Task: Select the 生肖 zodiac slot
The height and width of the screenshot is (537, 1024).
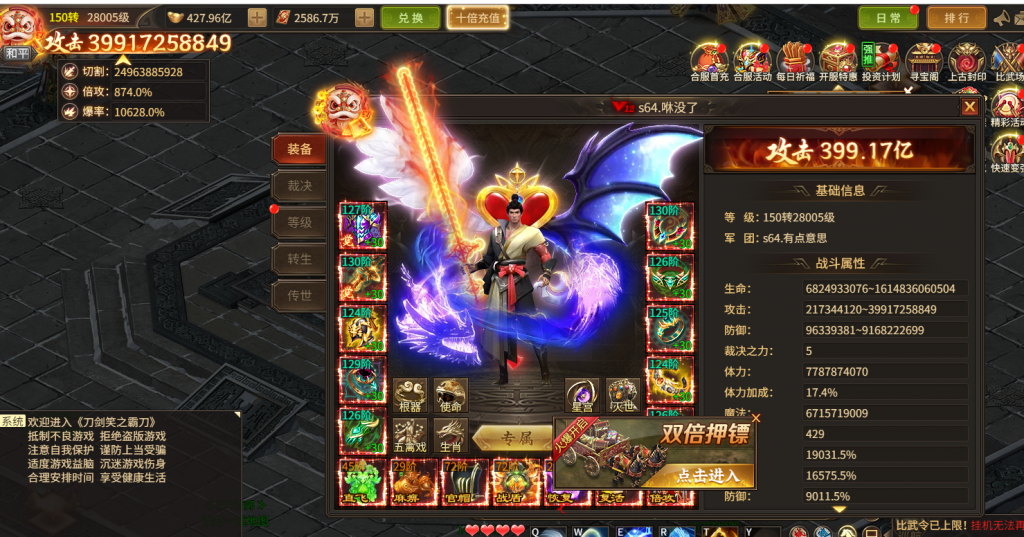Action: (450, 435)
